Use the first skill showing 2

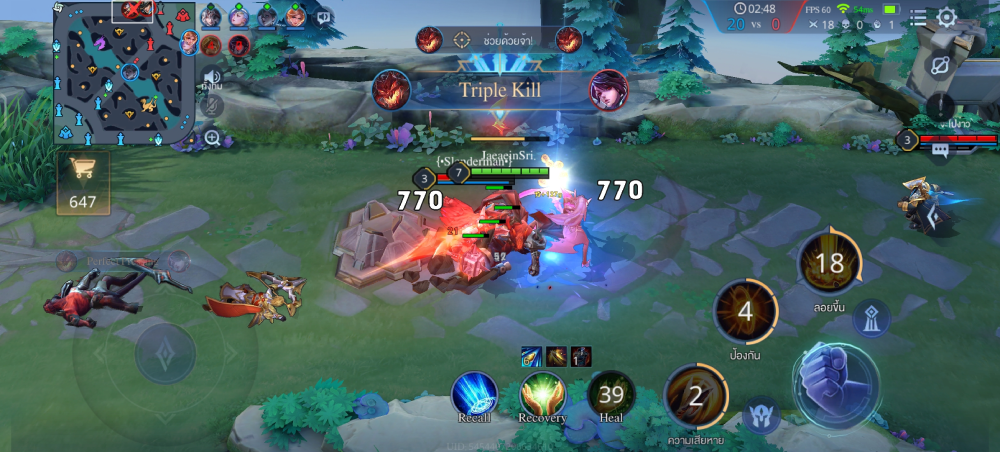tap(696, 396)
